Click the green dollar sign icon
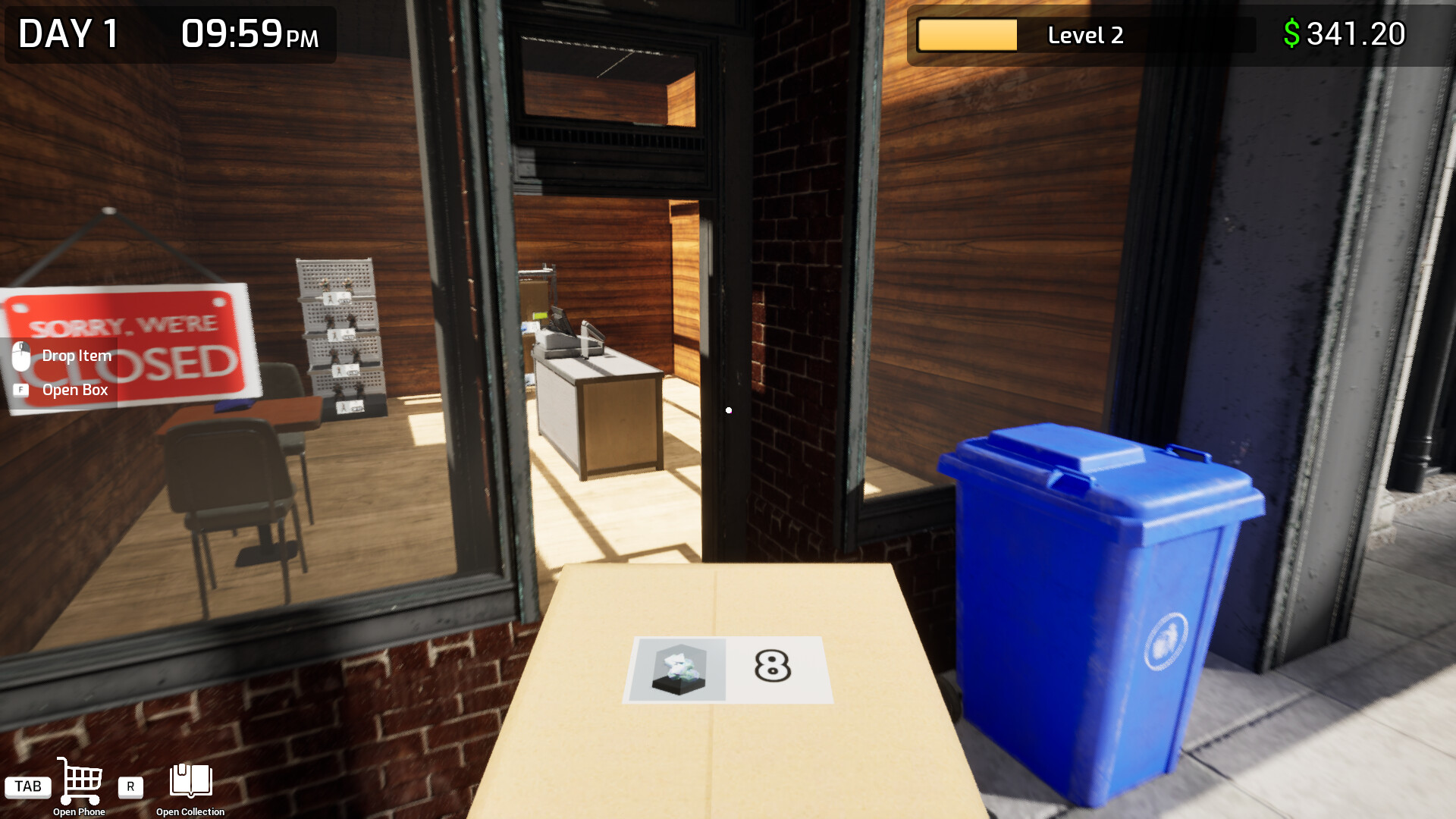This screenshot has height=819, width=1456. click(x=1291, y=33)
